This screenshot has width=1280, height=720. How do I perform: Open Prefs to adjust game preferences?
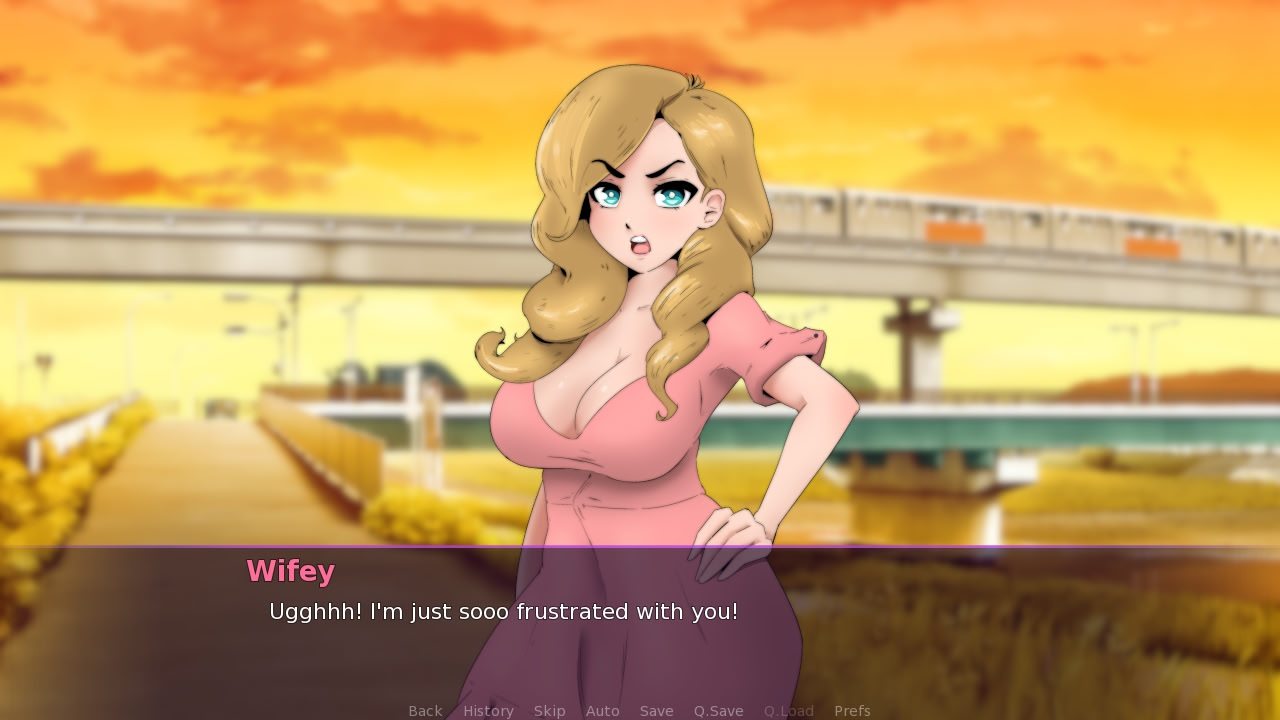(853, 710)
